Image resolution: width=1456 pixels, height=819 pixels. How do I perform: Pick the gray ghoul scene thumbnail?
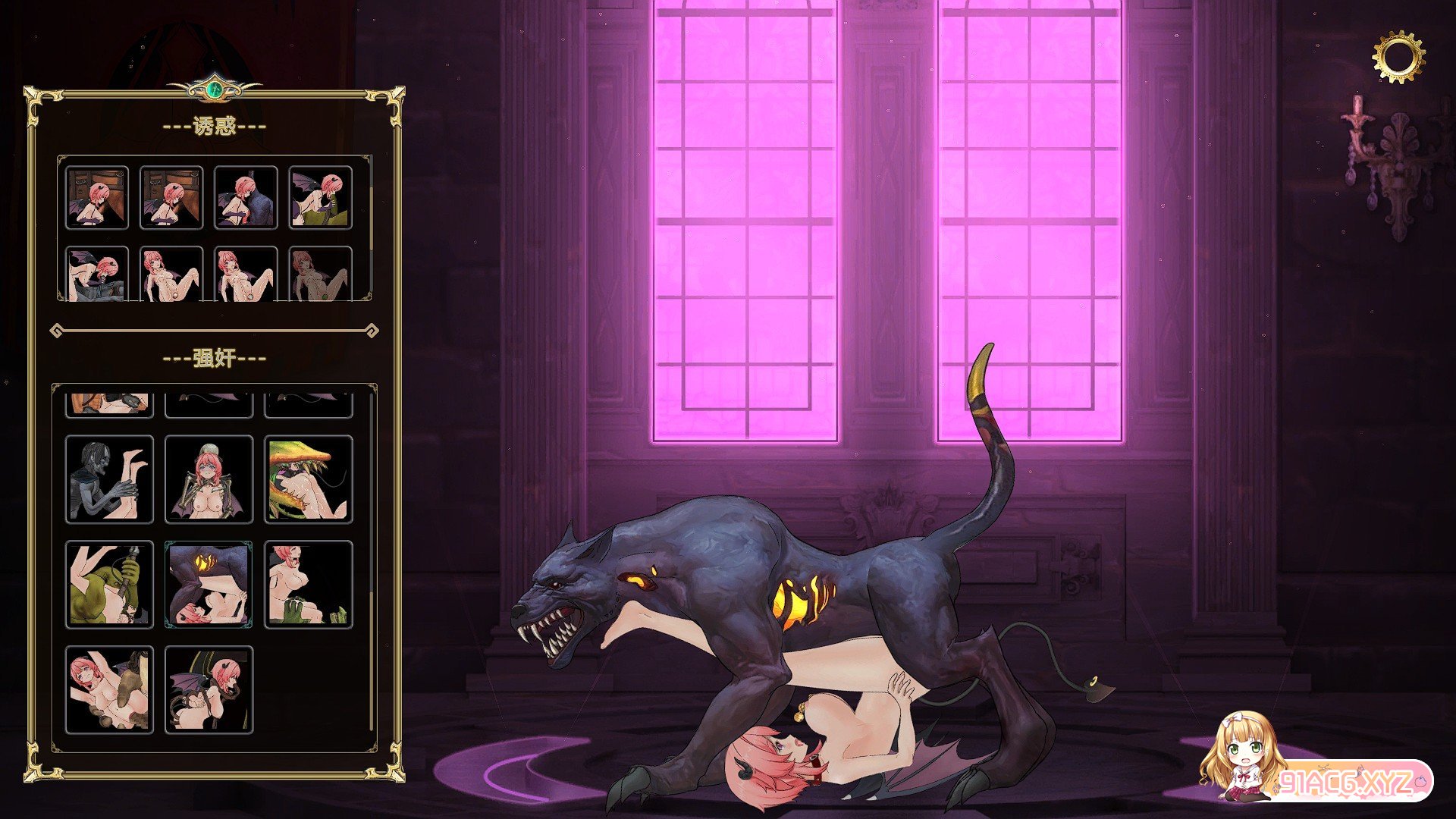point(109,479)
